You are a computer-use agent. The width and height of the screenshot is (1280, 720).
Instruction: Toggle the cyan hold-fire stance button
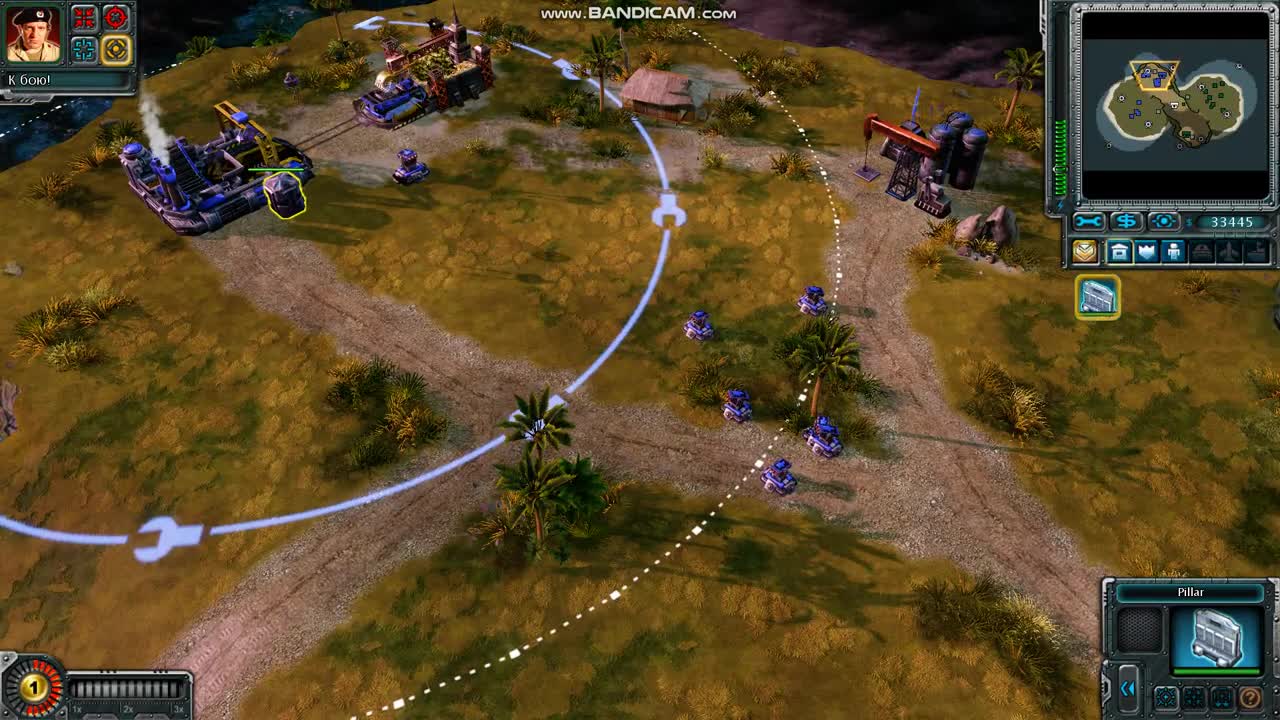pyautogui.click(x=83, y=49)
